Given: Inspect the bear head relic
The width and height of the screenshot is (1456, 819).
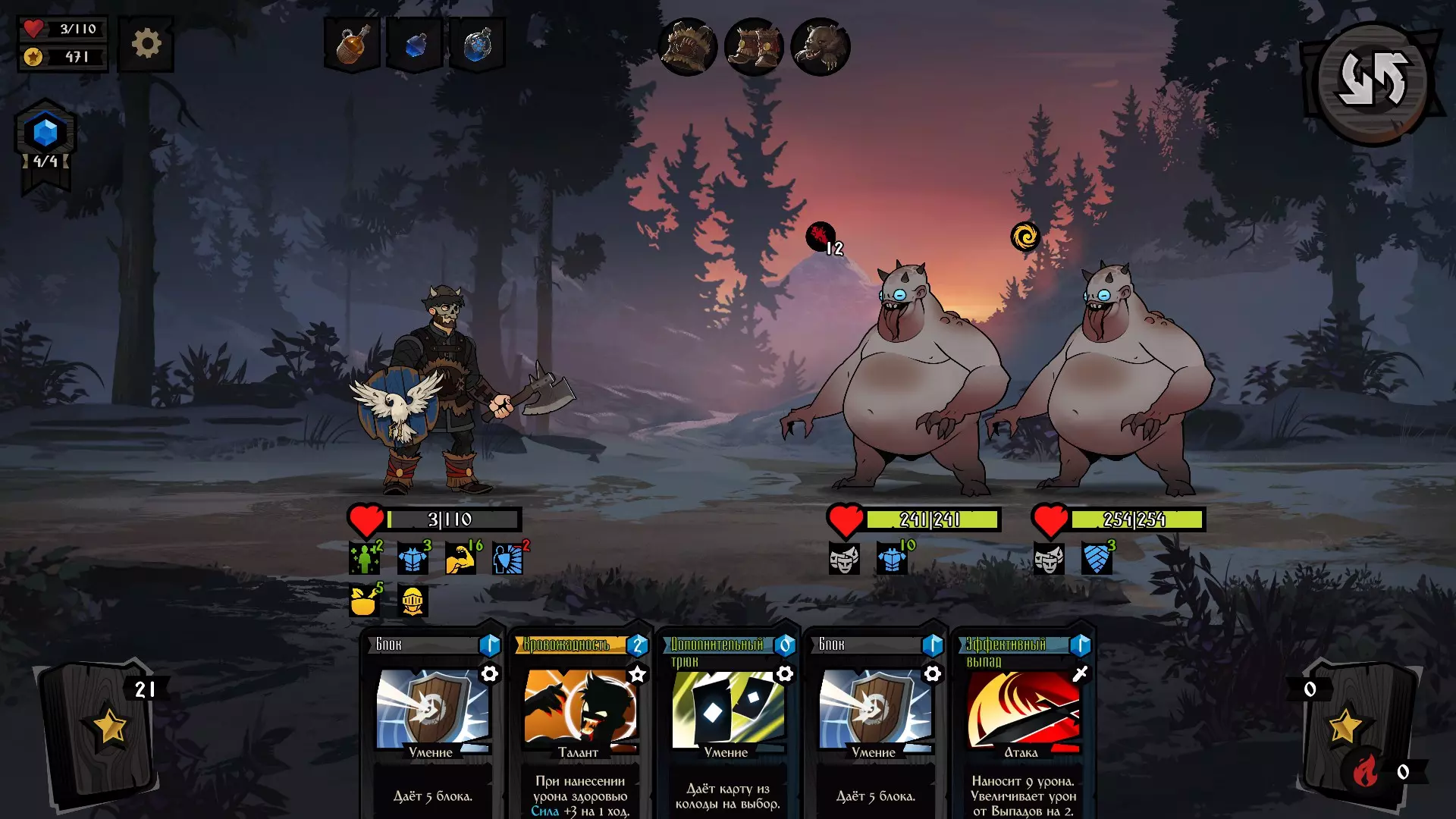Looking at the screenshot, I should pos(820,47).
